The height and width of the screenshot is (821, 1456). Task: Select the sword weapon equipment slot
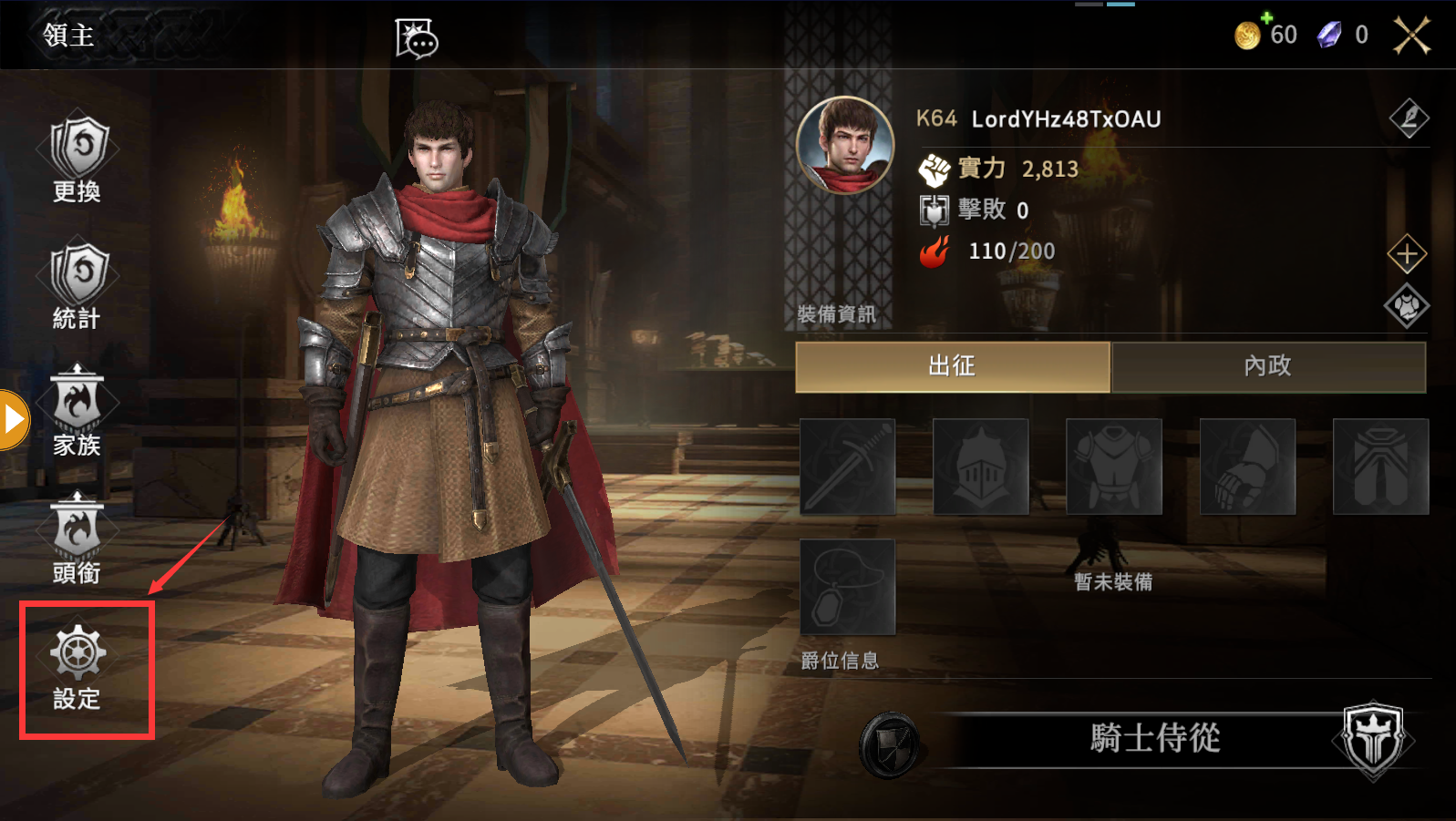(x=848, y=467)
